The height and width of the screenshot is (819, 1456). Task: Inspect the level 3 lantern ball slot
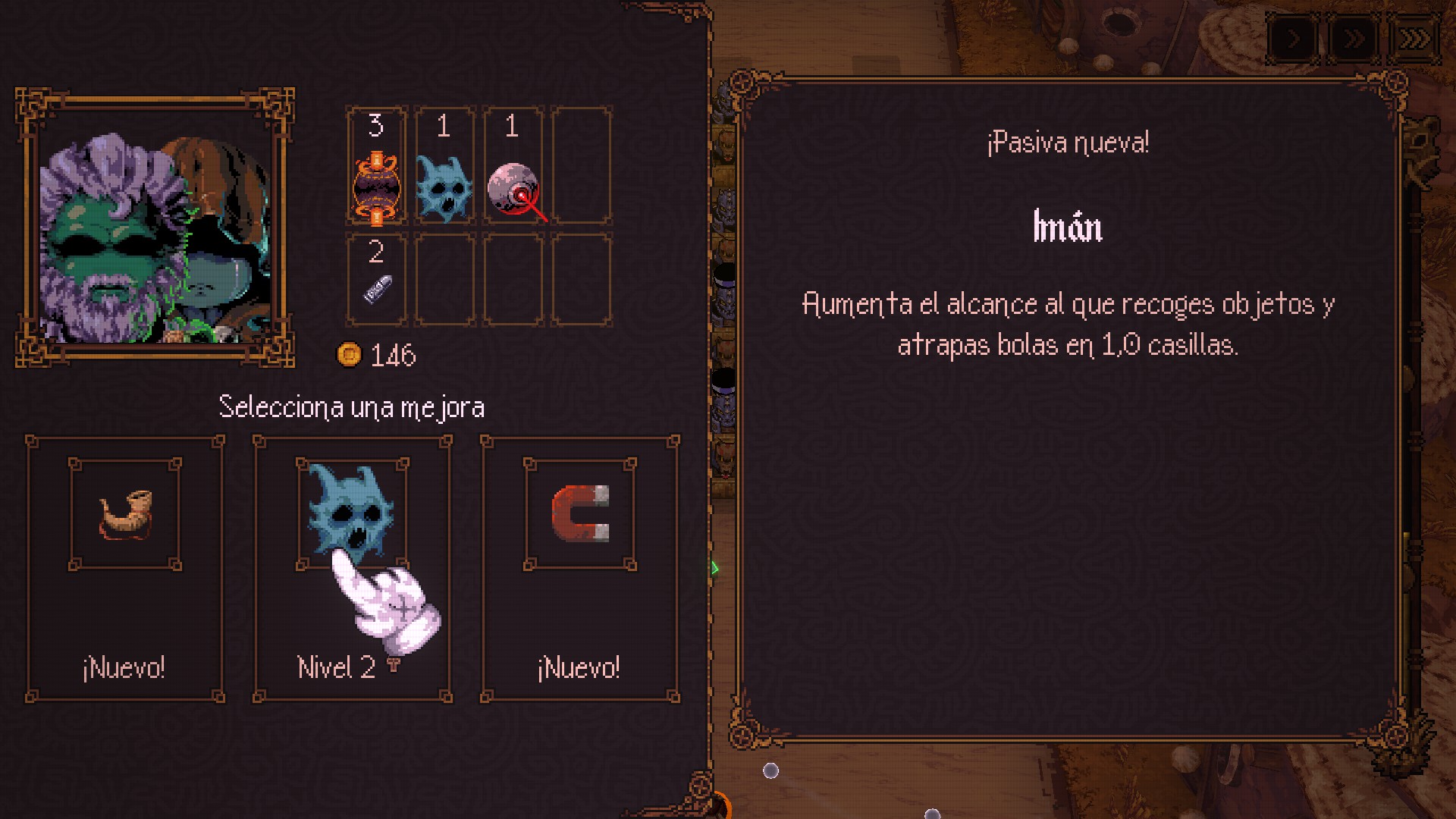pyautogui.click(x=377, y=165)
